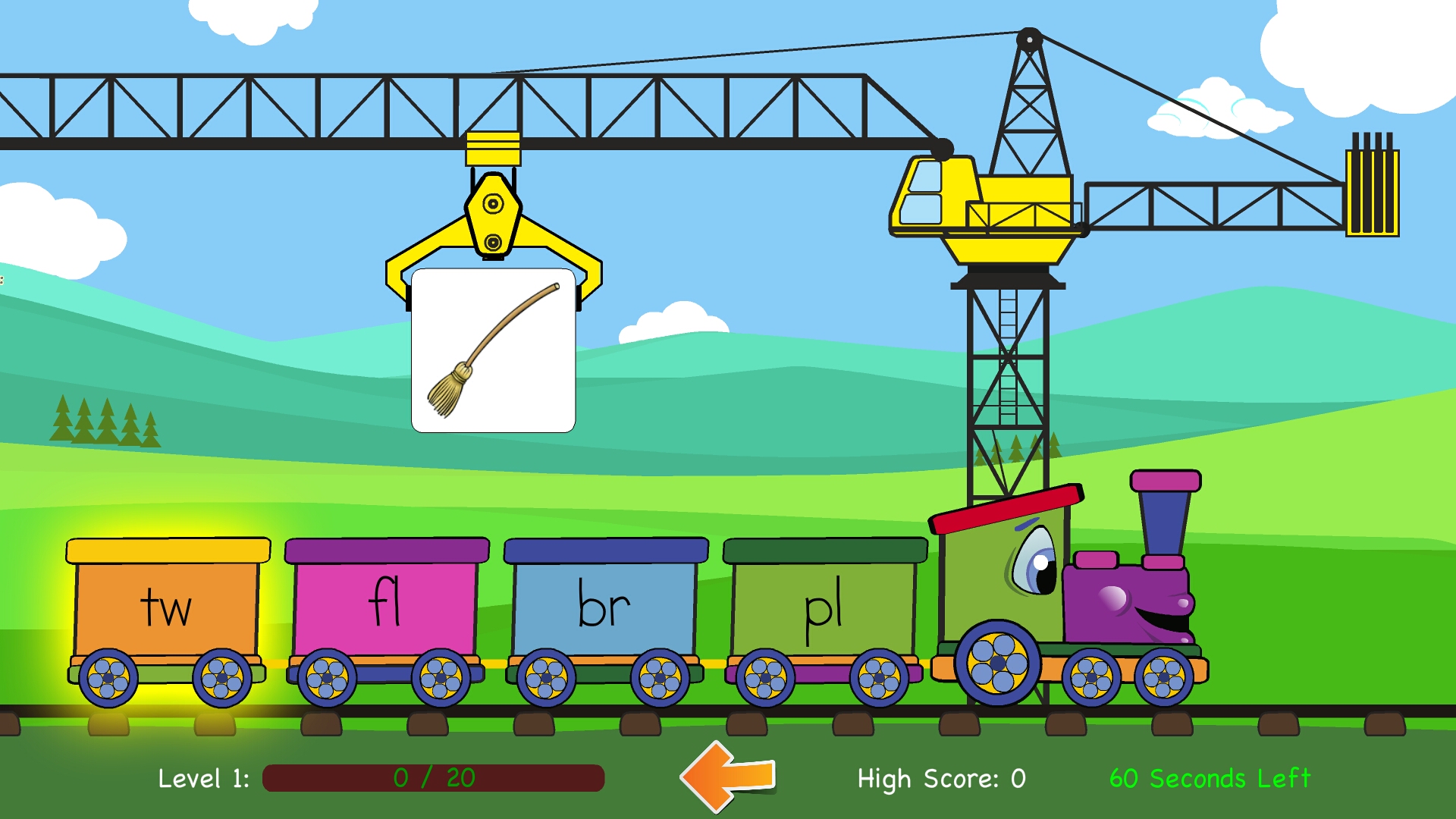Click the trees on the left hillside

click(106, 421)
